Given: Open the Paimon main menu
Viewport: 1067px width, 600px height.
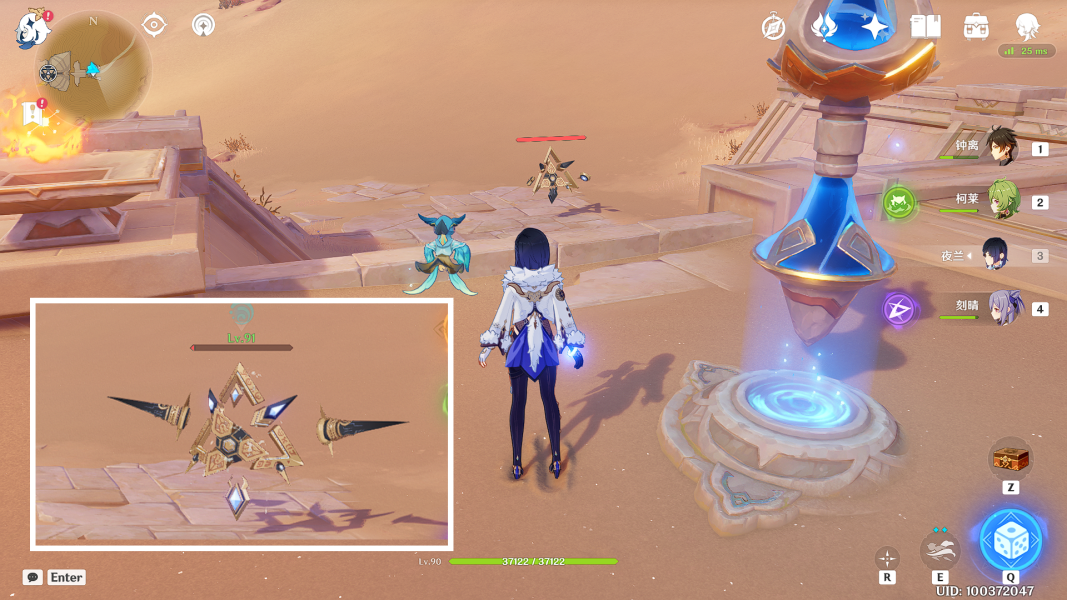Looking at the screenshot, I should tap(32, 30).
